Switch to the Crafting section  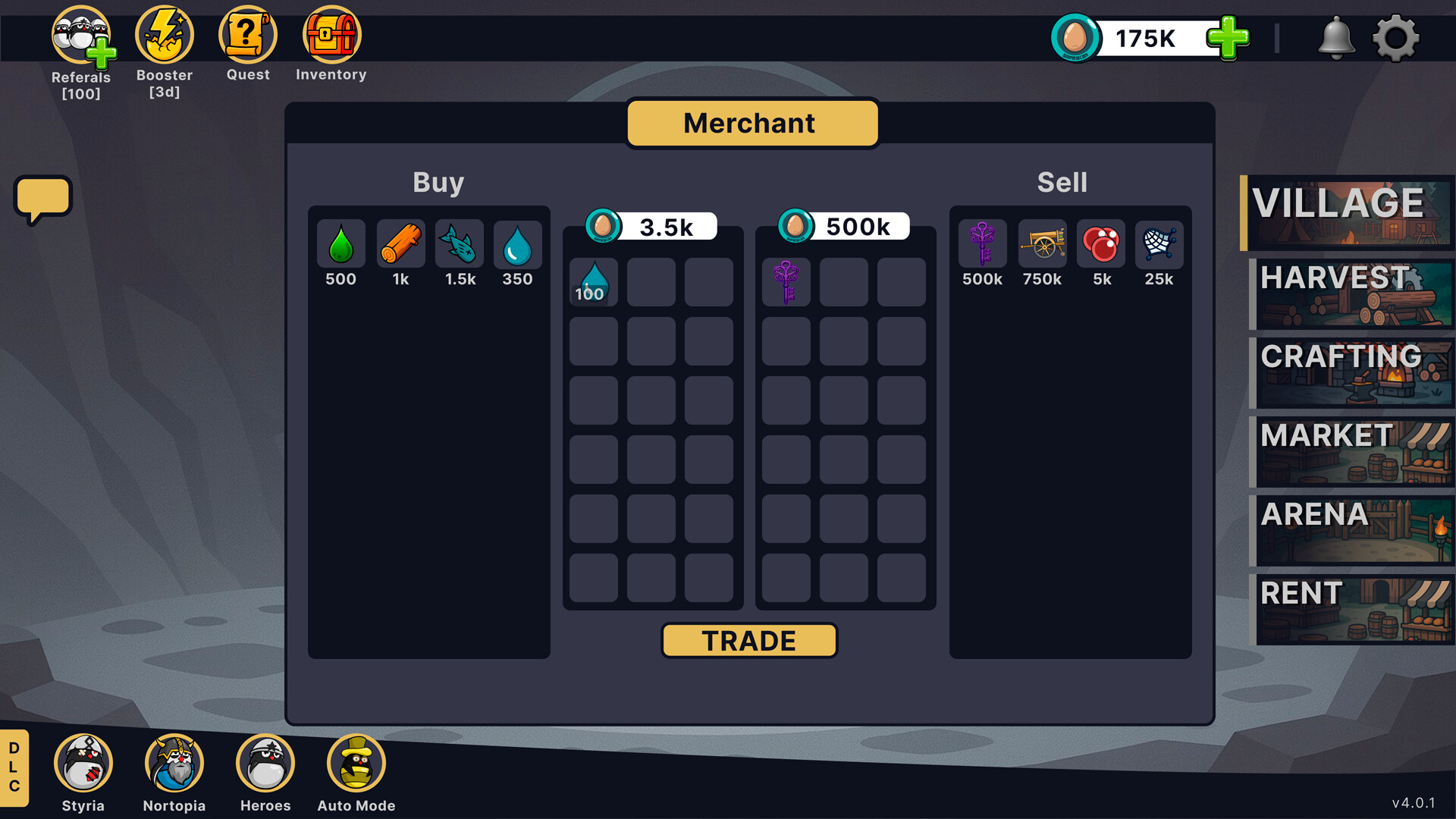point(1352,373)
